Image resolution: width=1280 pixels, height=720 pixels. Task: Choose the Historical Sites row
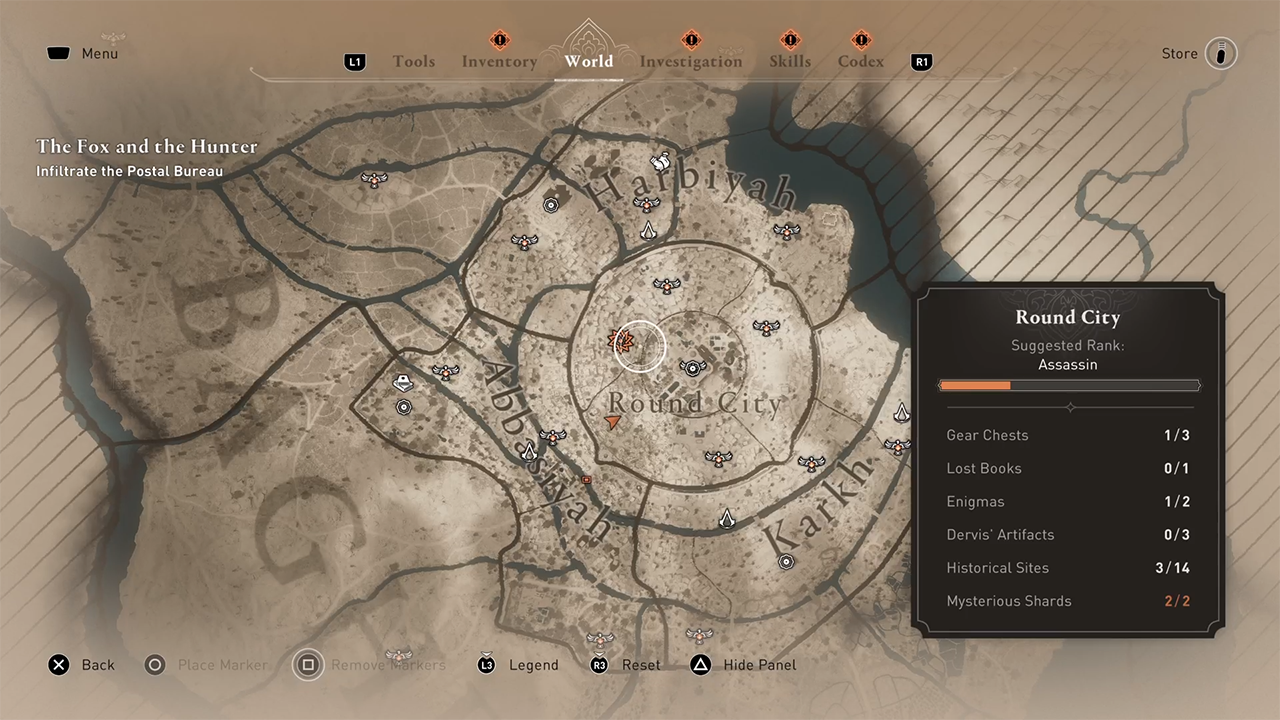(x=1068, y=568)
